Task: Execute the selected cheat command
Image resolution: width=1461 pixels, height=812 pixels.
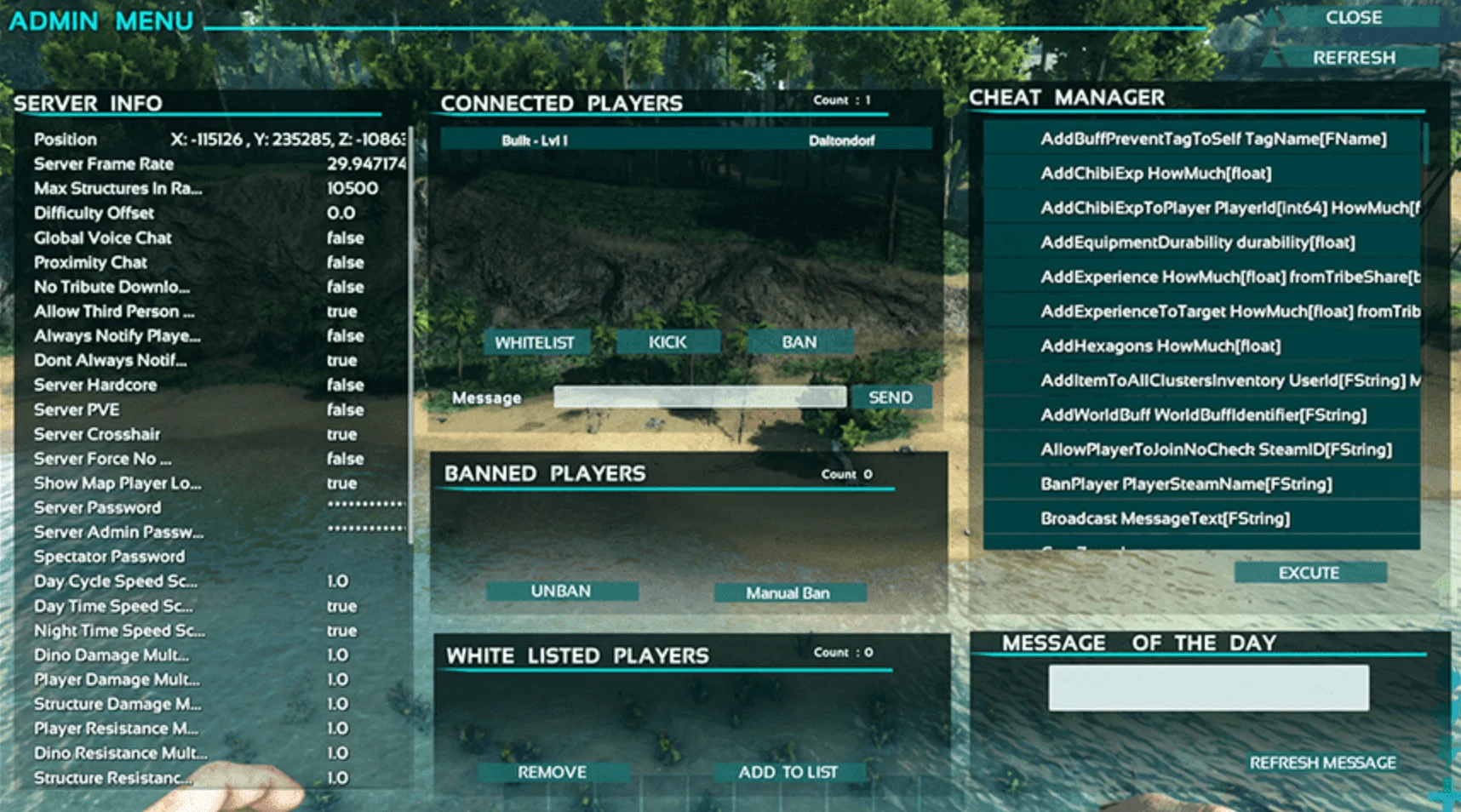Action: point(1309,572)
